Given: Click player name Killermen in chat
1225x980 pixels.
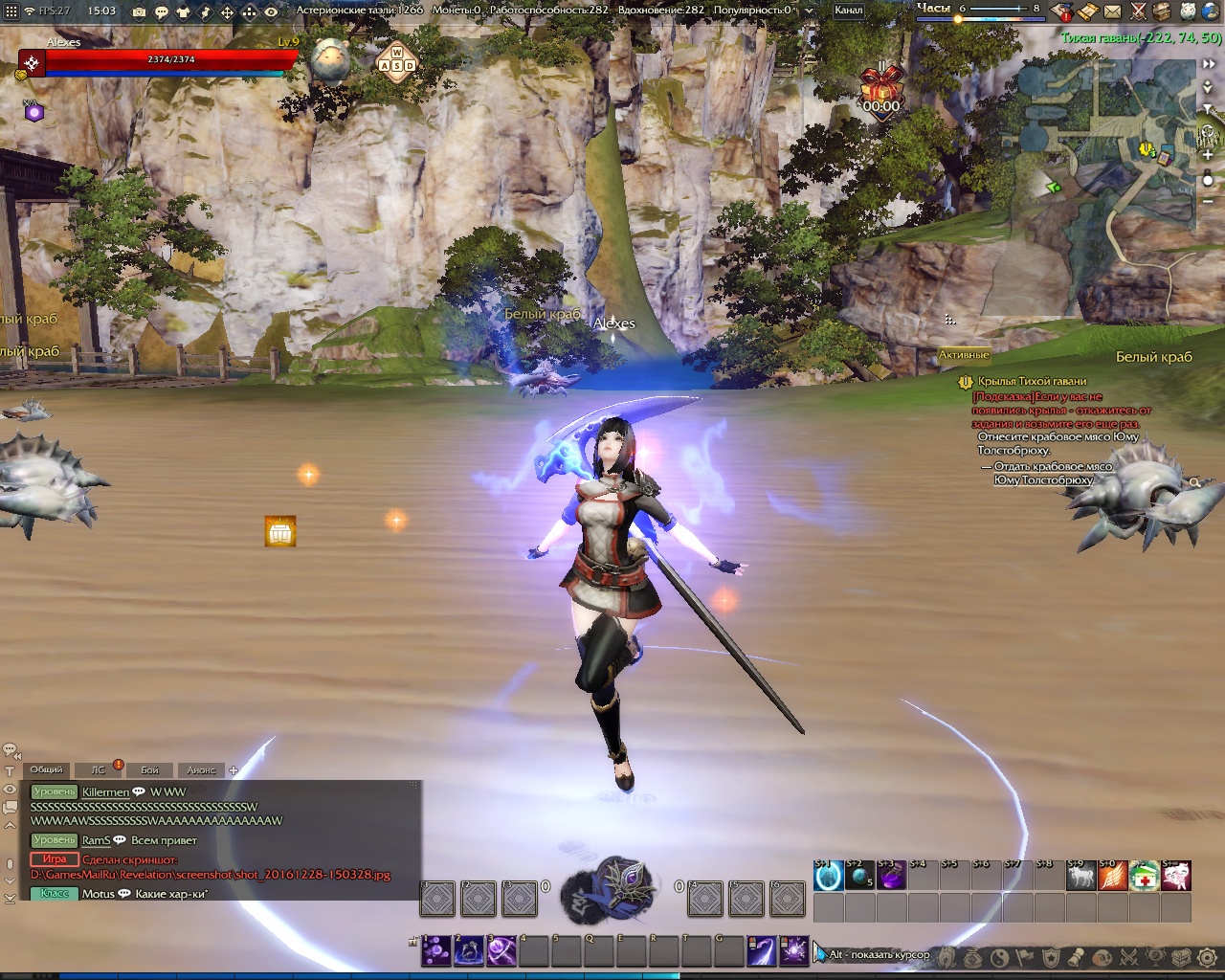Looking at the screenshot, I should coord(105,791).
